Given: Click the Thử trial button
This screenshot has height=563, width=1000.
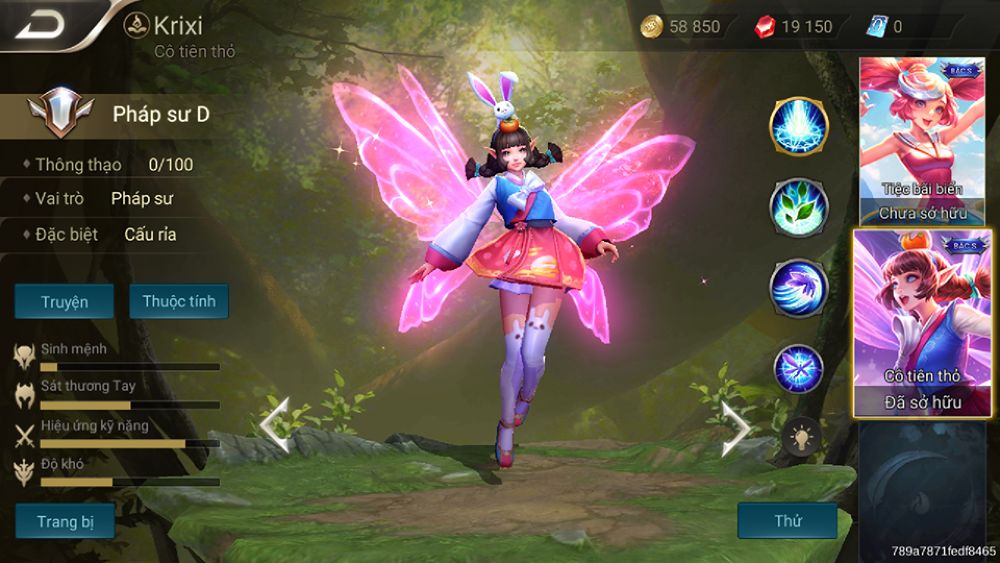Looking at the screenshot, I should tap(787, 521).
